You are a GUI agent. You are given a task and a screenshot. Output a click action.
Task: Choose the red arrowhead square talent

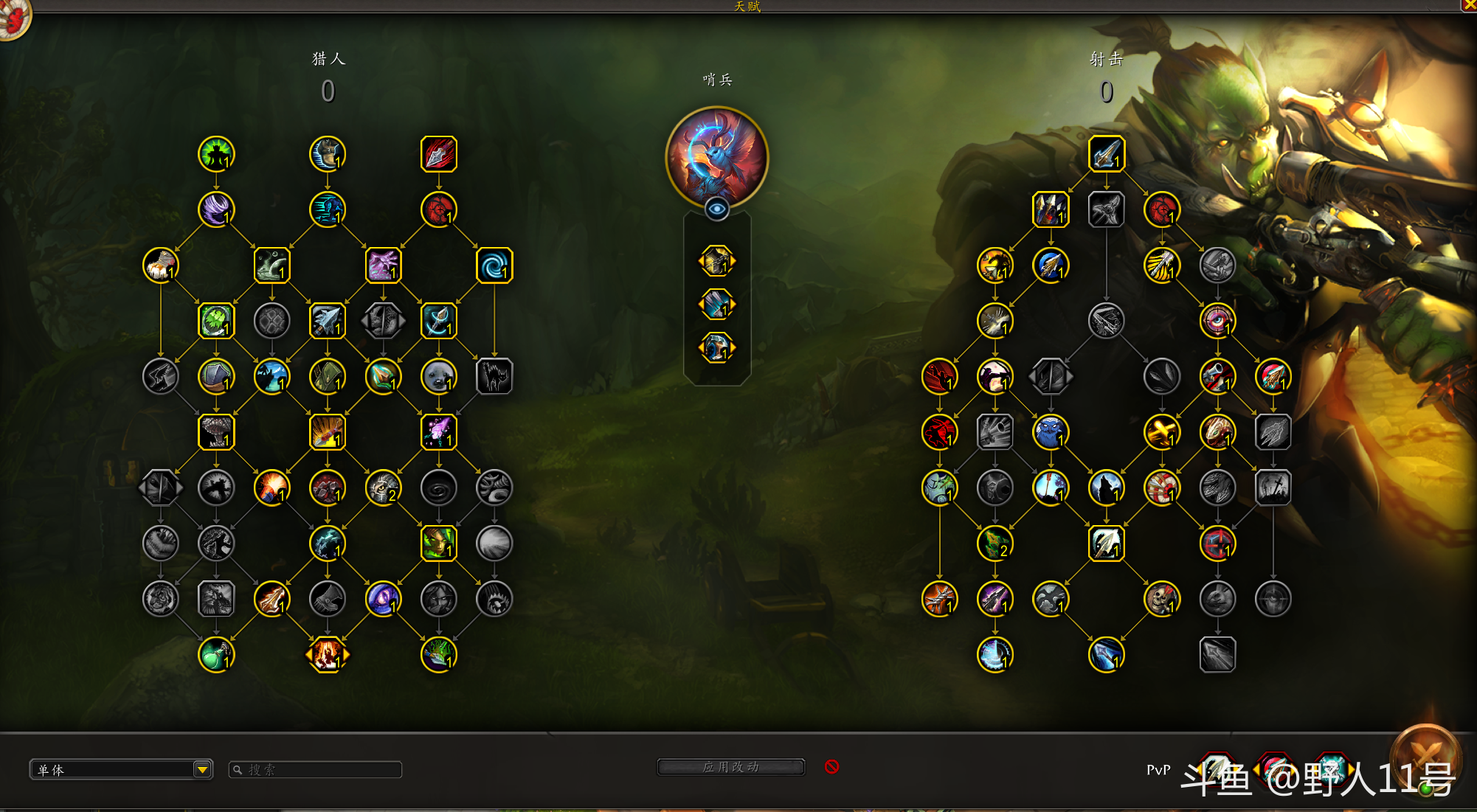click(x=439, y=154)
